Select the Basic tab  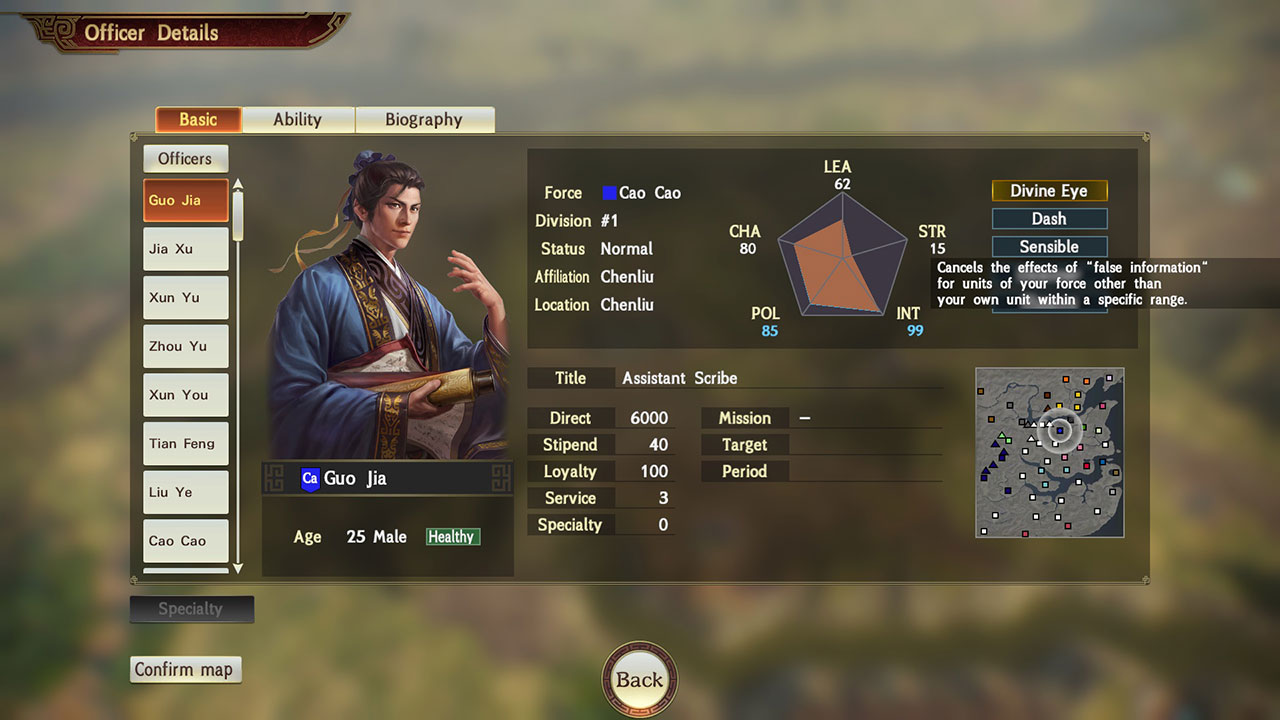pyautogui.click(x=198, y=120)
